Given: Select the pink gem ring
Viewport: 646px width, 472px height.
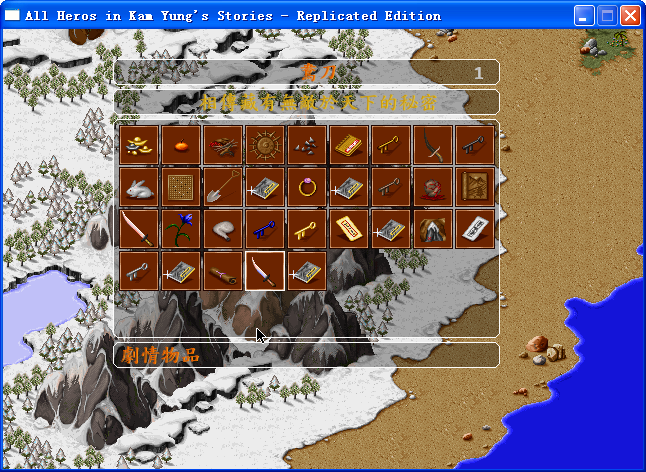Looking at the screenshot, I should (306, 186).
